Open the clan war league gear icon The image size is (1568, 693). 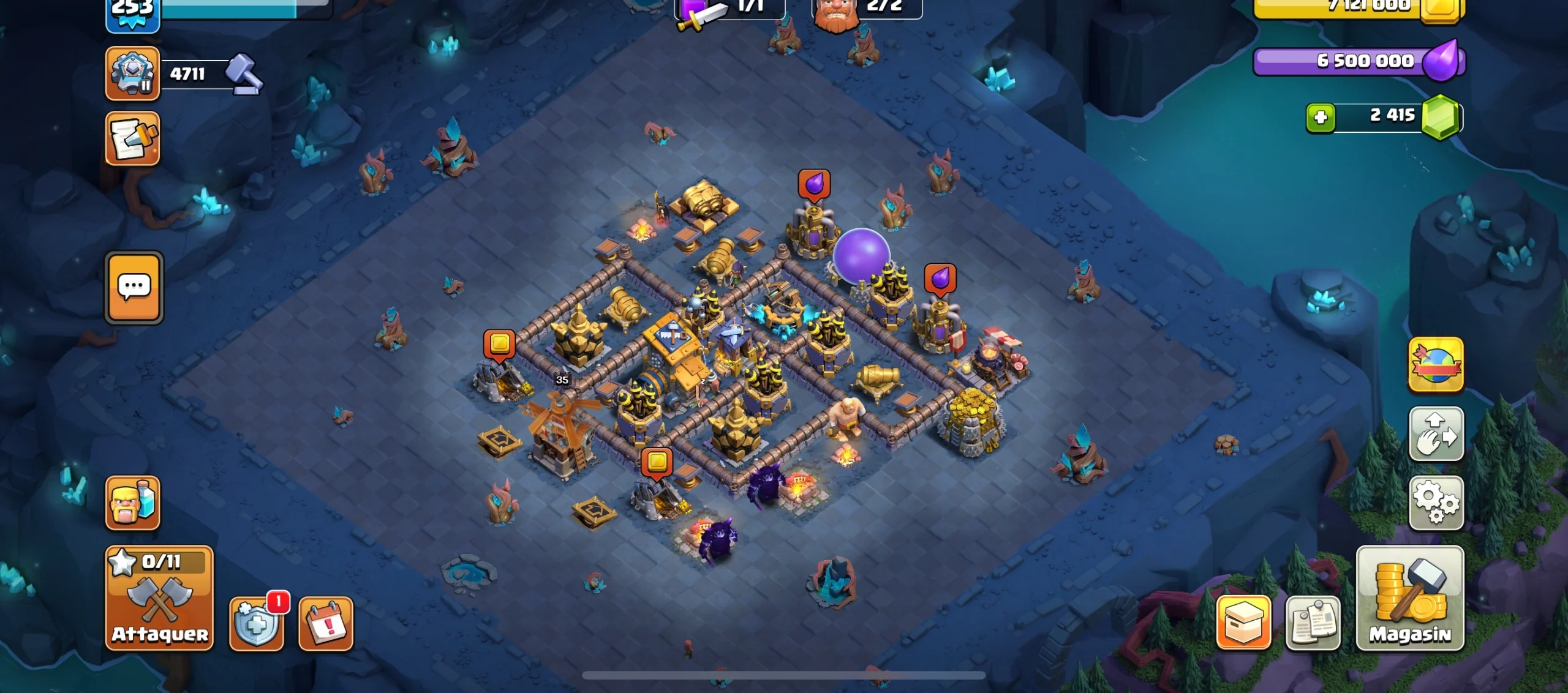[132, 73]
